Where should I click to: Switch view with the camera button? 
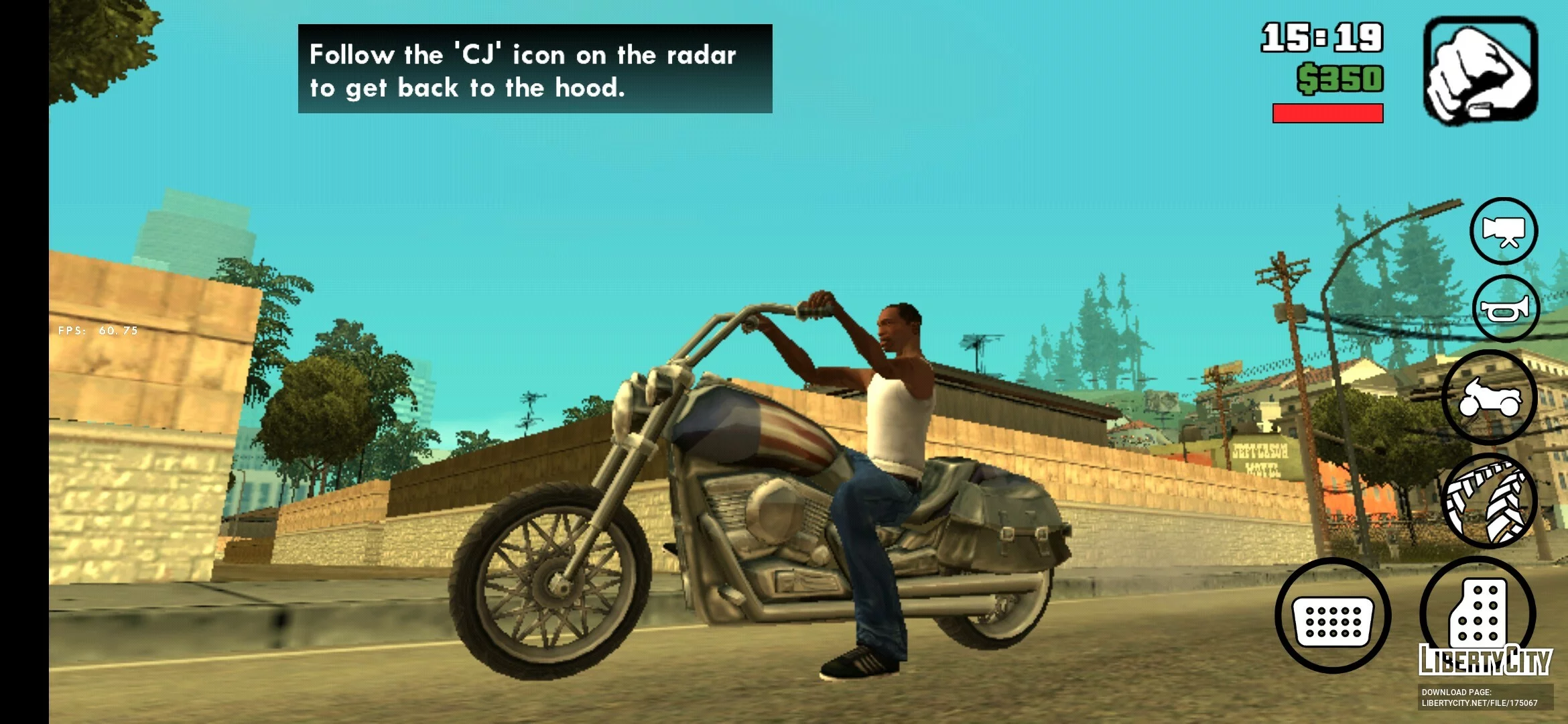click(x=1504, y=231)
